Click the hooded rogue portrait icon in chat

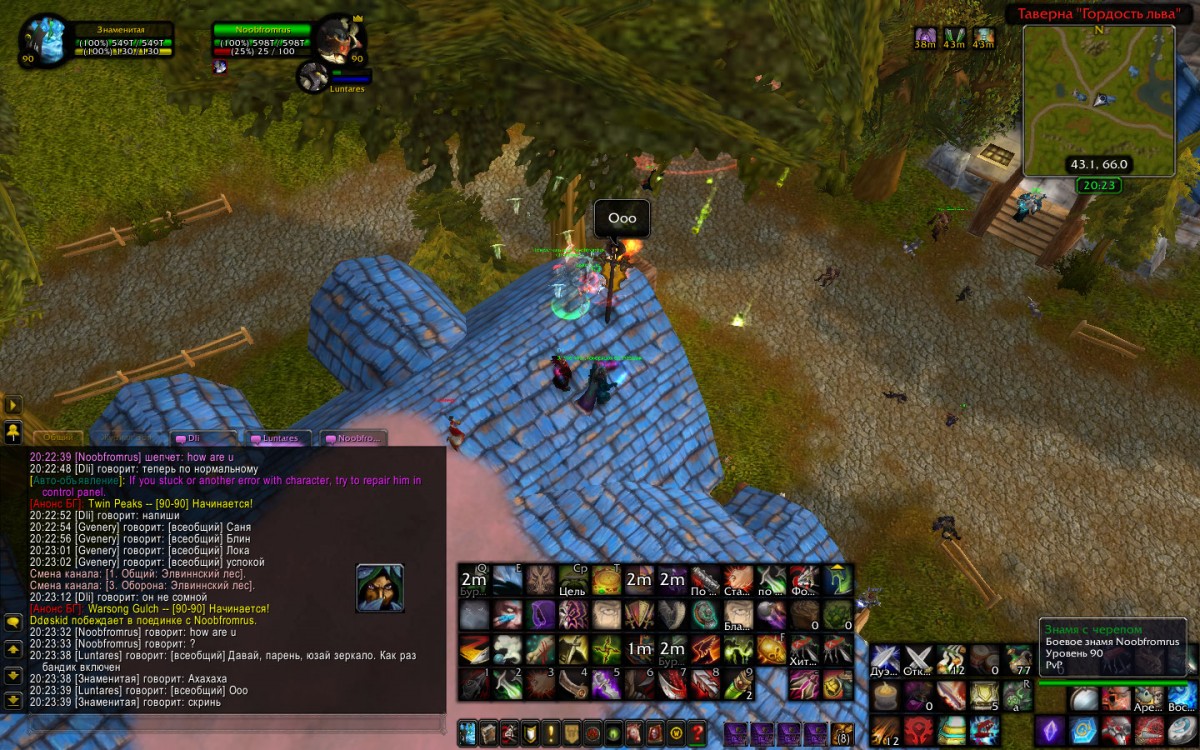pos(380,588)
